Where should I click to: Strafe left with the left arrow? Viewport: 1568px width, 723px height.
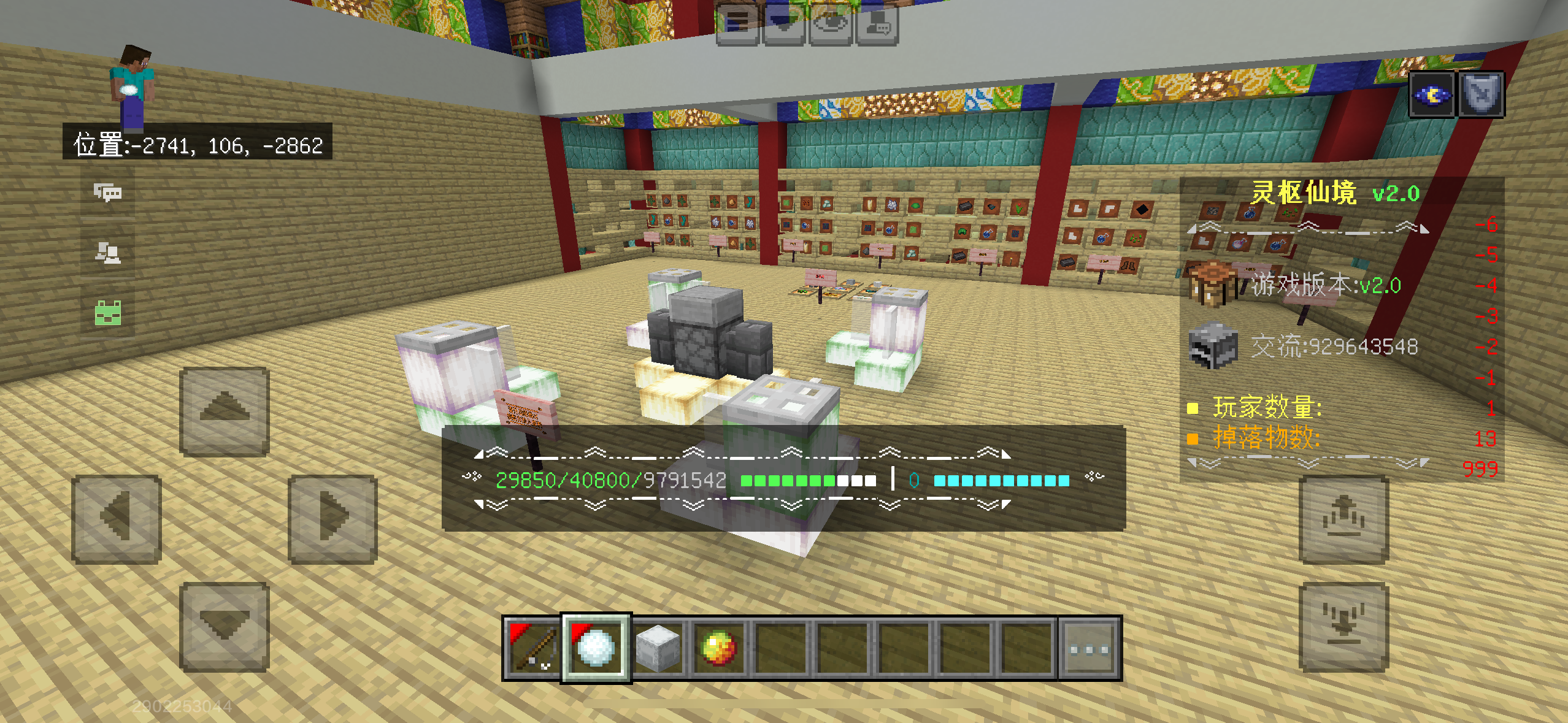[117, 519]
